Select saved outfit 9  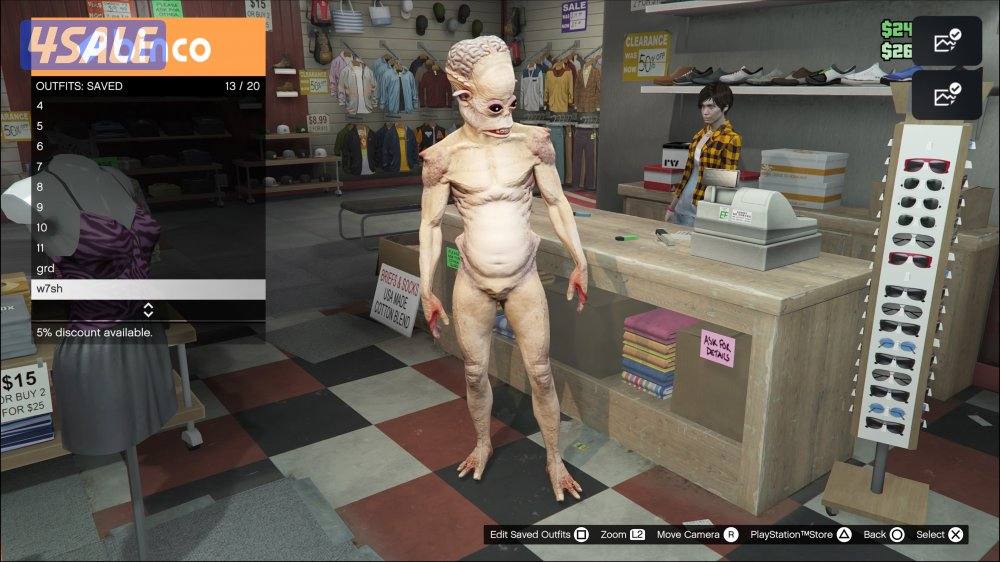(x=148, y=207)
